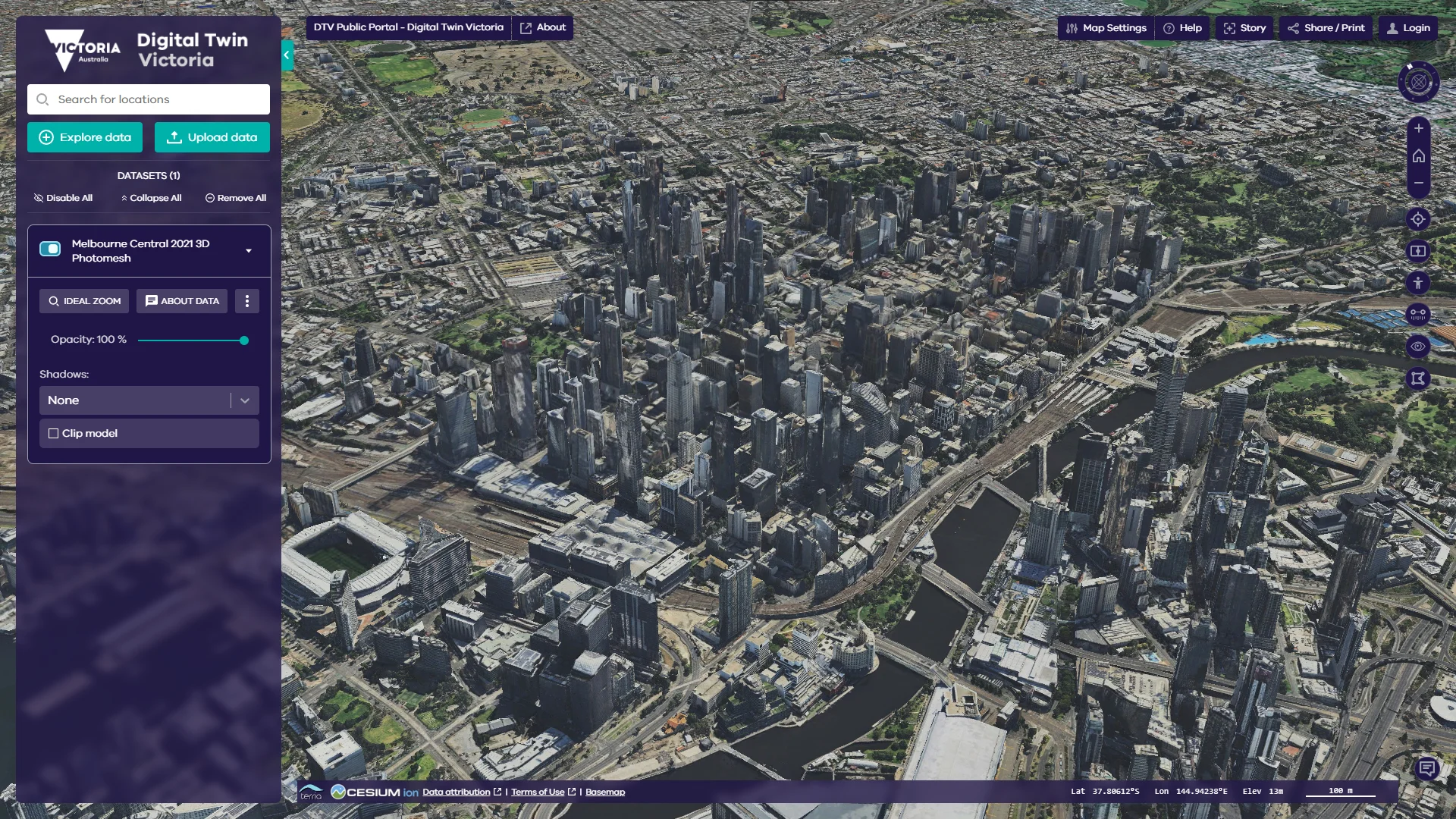
Task: Click the Upload data button
Action: point(212,137)
